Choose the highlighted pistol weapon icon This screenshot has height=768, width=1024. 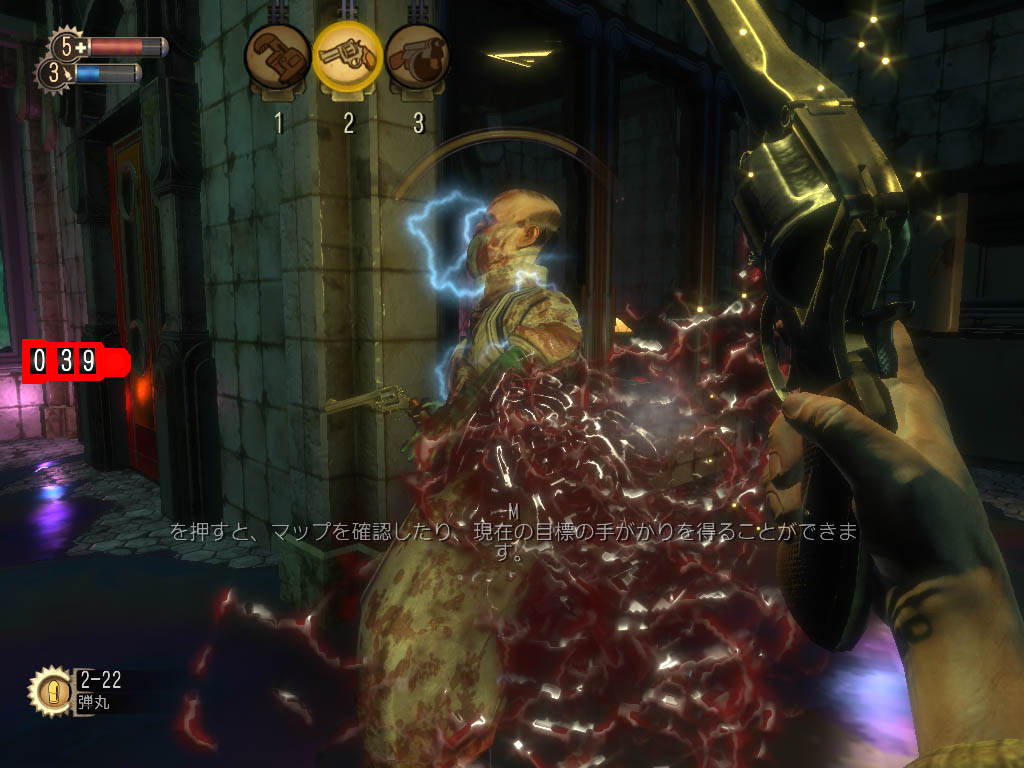(347, 55)
